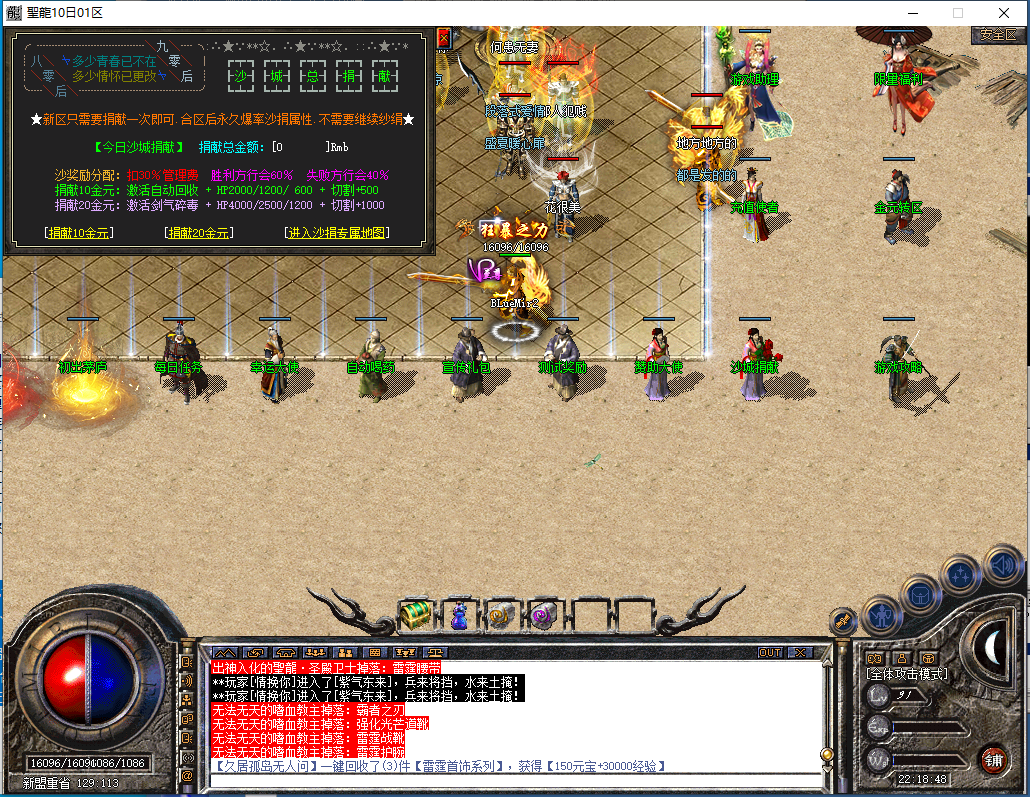Donate 10 gold via 捐献10金元 link
1030x797 pixels.
79,233
